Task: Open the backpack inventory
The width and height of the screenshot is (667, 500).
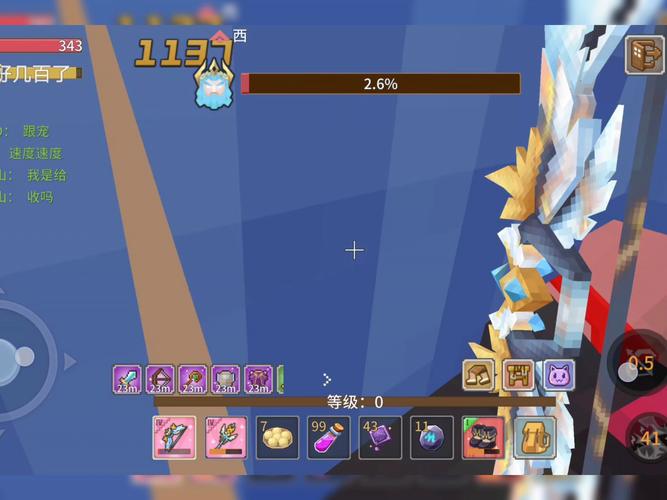Action: [x=535, y=438]
